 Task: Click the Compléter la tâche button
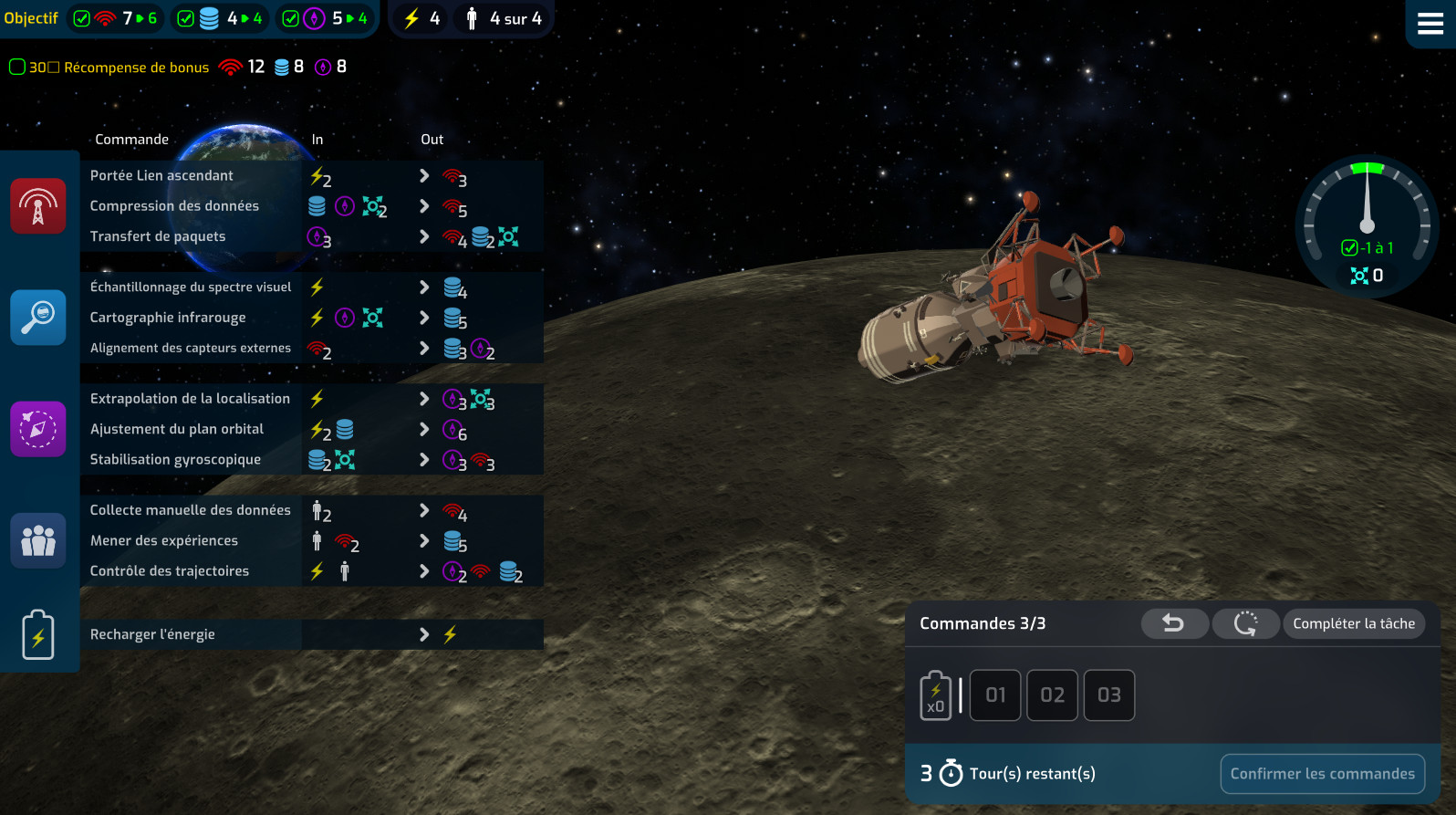pyautogui.click(x=1354, y=623)
